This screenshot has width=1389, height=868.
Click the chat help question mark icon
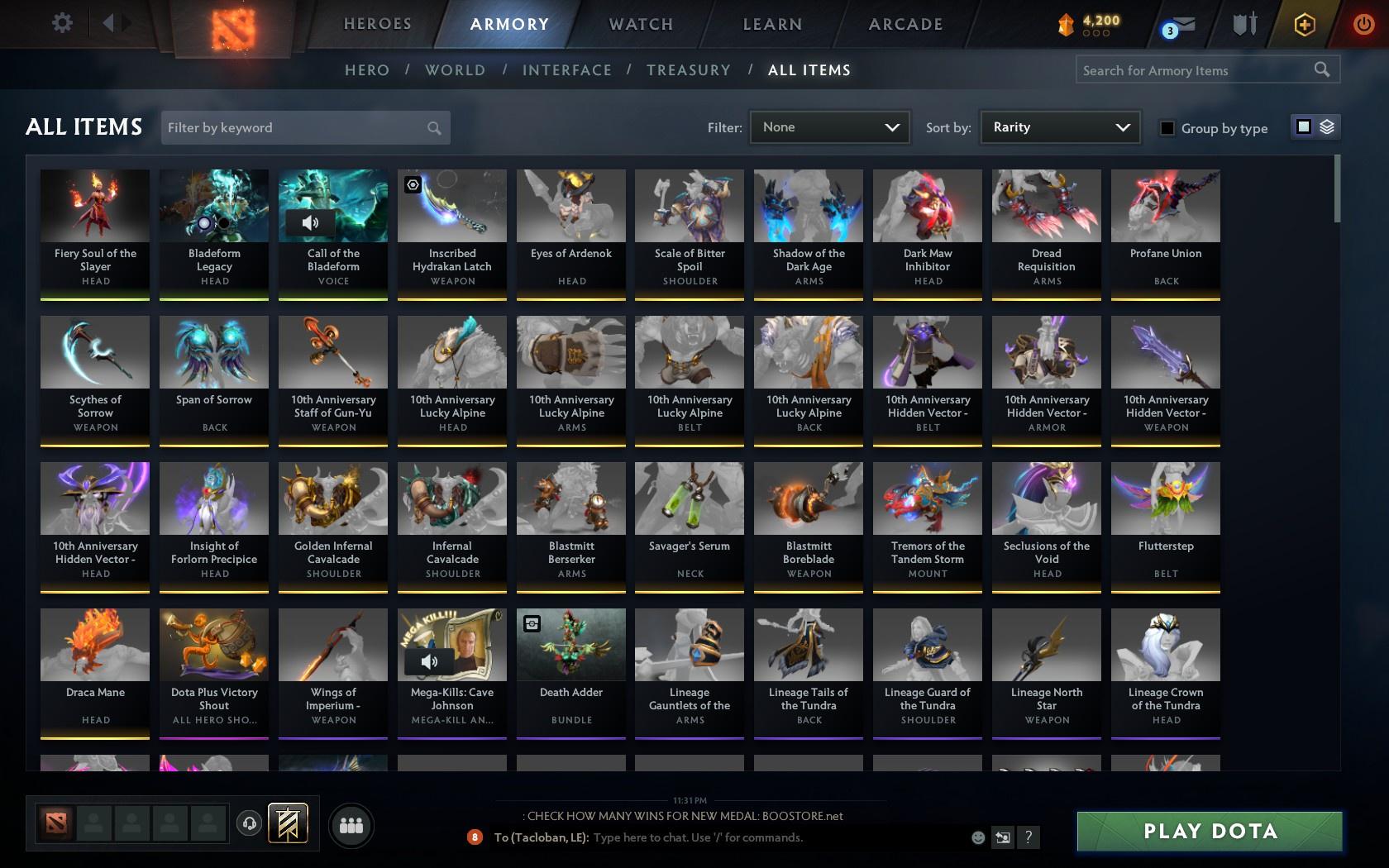pos(1028,837)
